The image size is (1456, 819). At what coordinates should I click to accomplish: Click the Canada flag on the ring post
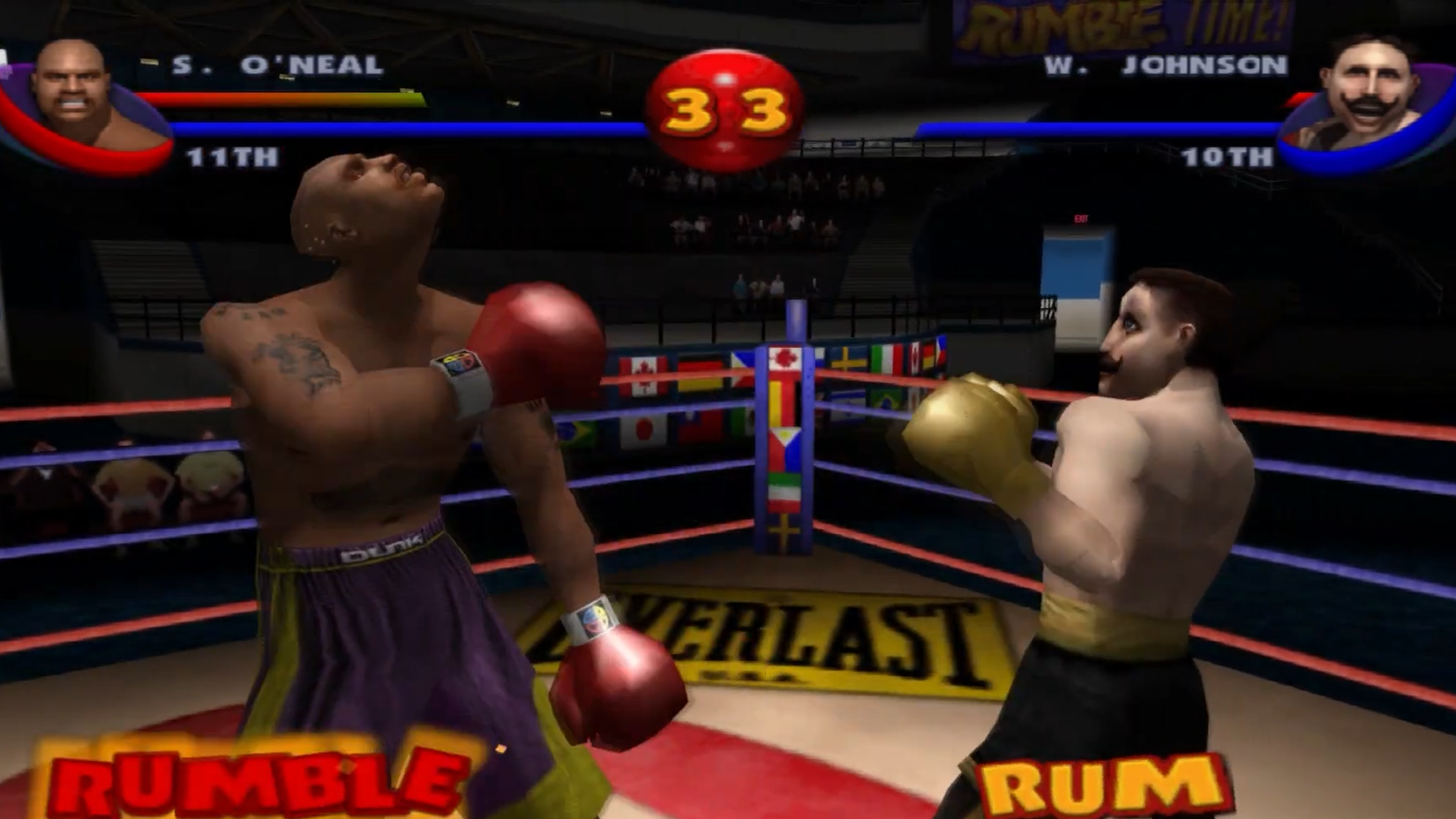[x=785, y=358]
